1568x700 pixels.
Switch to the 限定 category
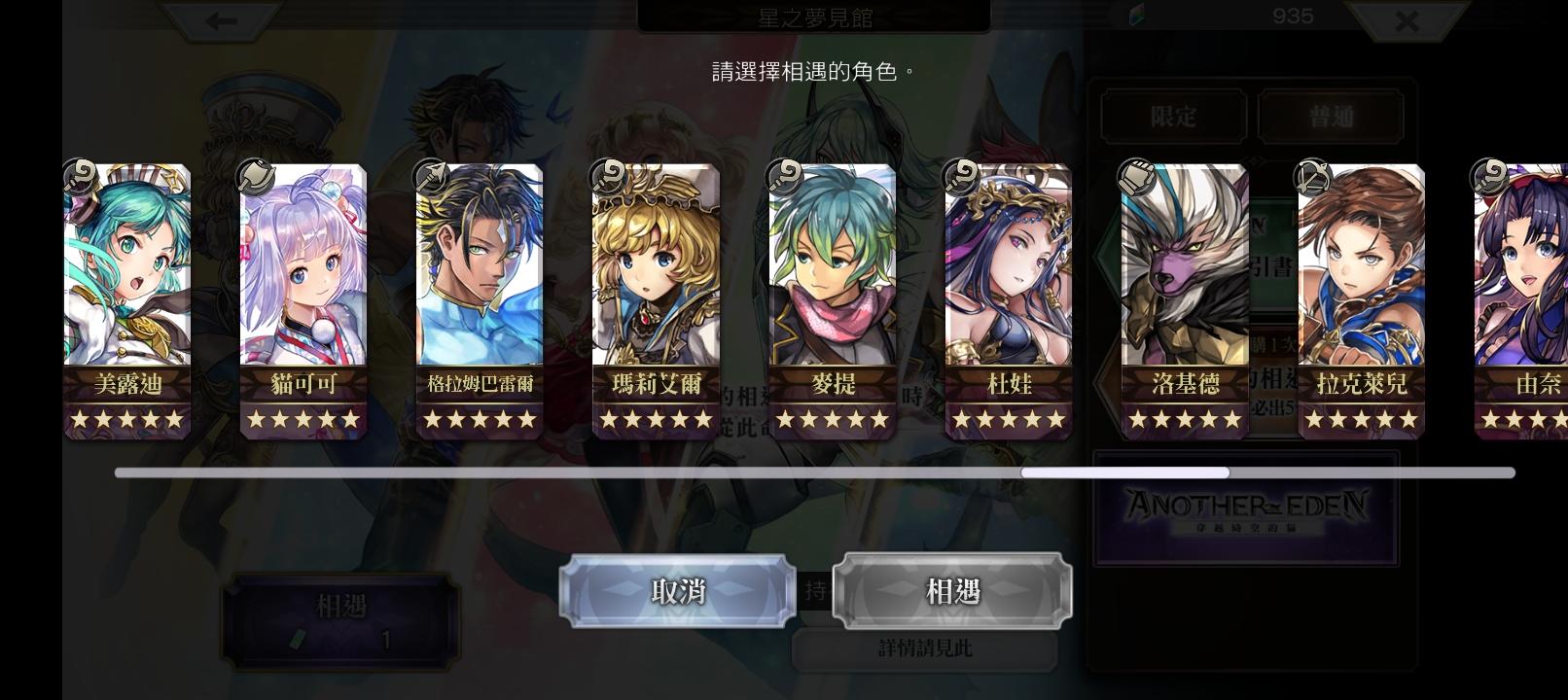pyautogui.click(x=1172, y=116)
